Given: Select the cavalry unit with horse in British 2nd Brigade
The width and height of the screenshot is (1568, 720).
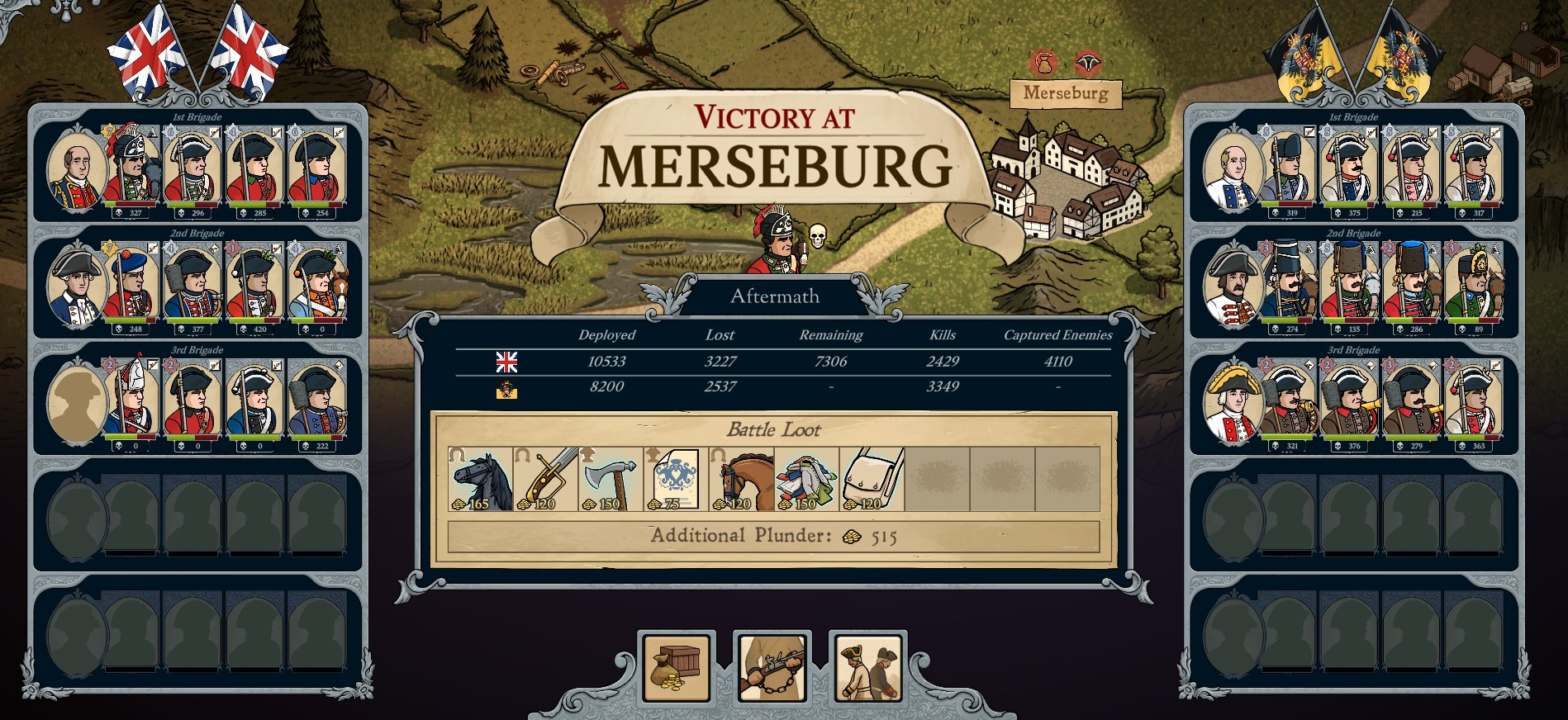Looking at the screenshot, I should [x=317, y=285].
